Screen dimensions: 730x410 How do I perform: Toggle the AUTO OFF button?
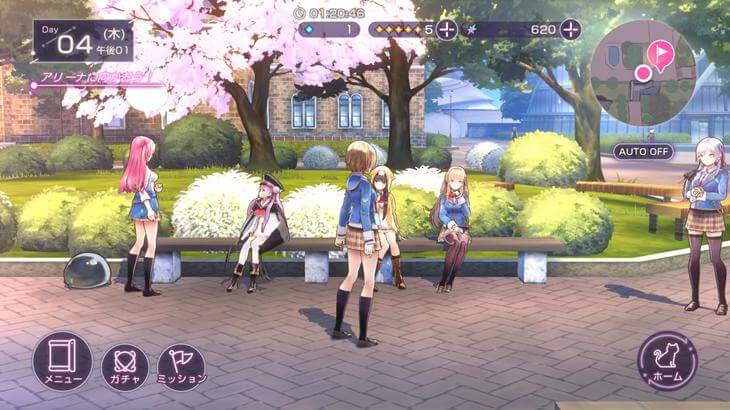coord(644,152)
